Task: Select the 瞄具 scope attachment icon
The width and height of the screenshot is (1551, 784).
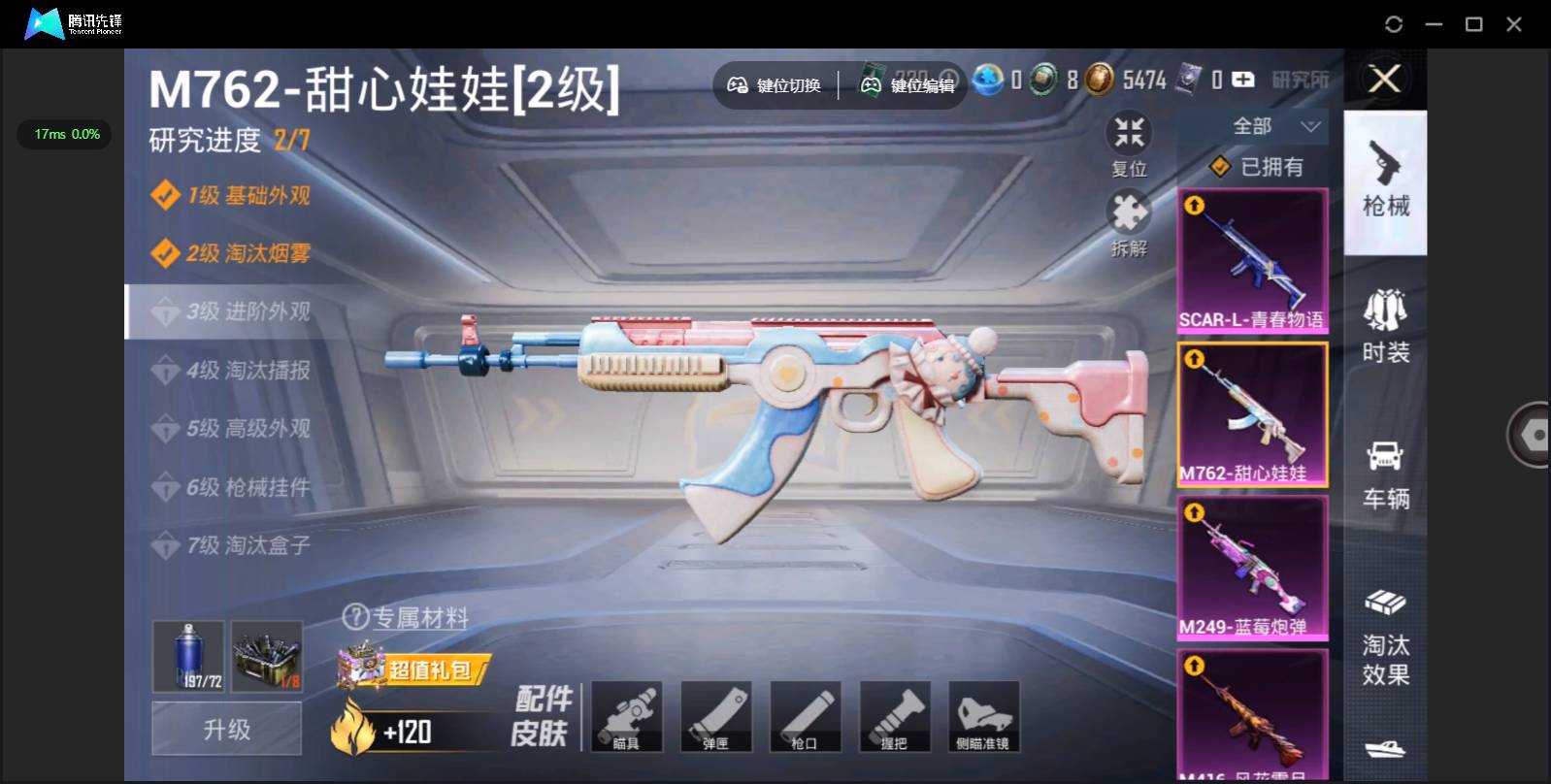Action: point(626,716)
